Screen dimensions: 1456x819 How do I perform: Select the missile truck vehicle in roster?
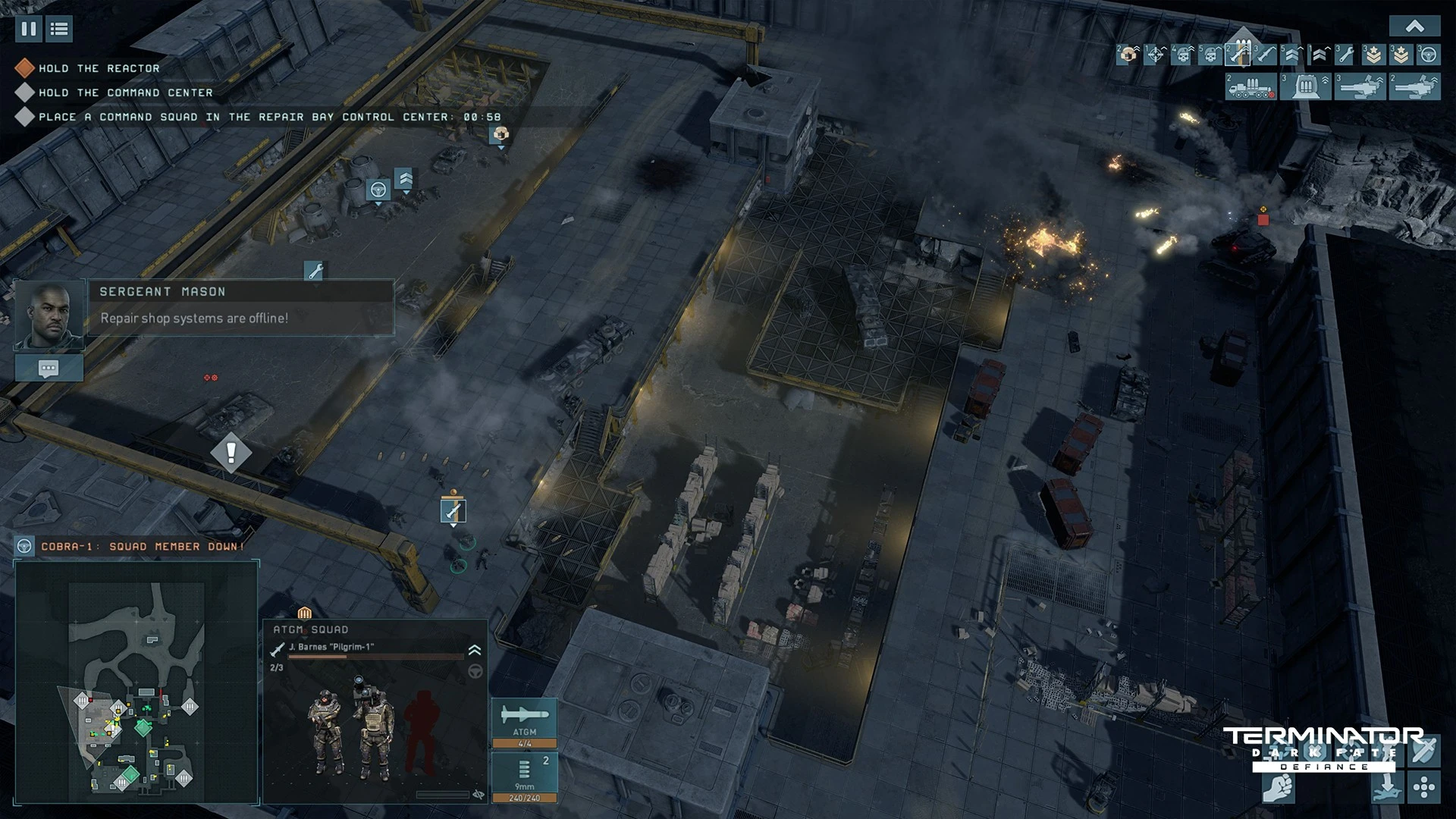click(x=1250, y=87)
